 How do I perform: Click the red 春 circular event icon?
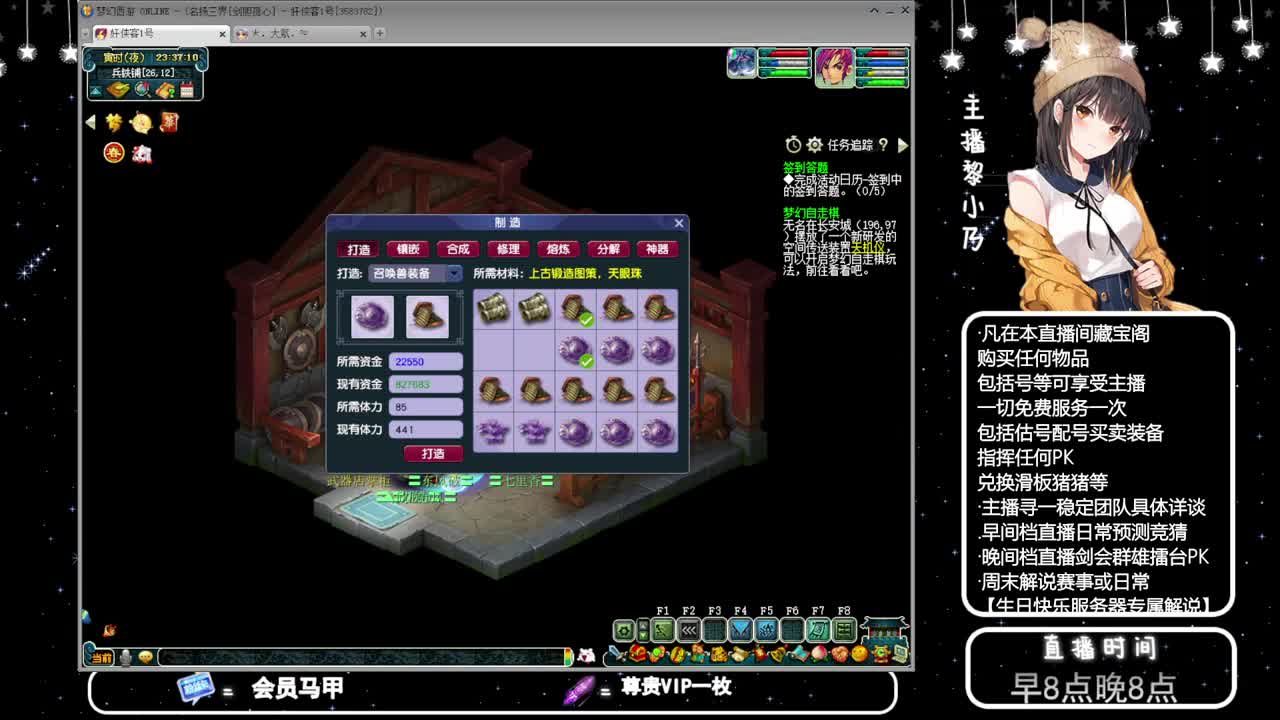point(114,153)
